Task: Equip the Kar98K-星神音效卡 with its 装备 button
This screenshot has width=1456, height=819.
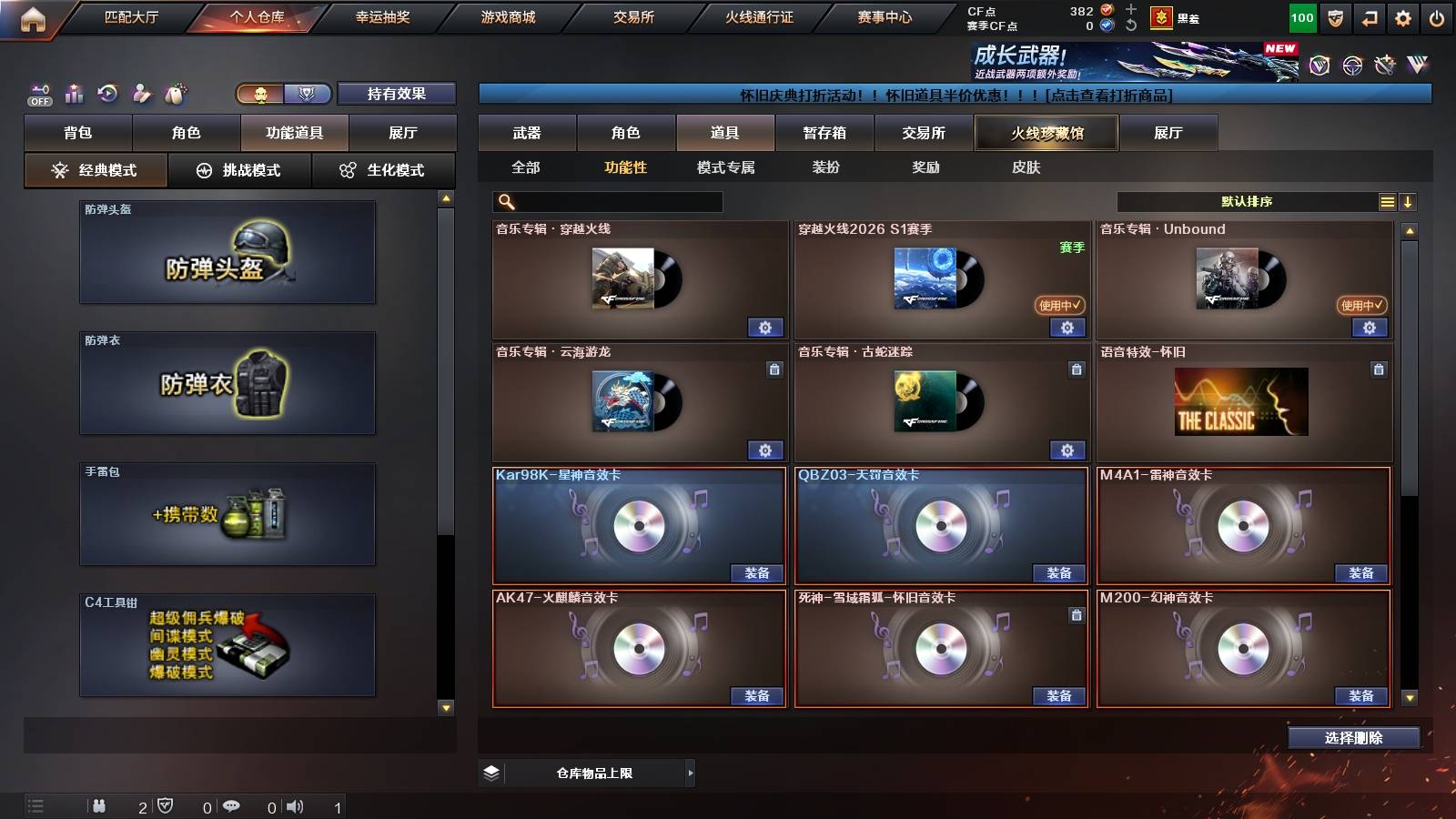Action: click(x=757, y=573)
